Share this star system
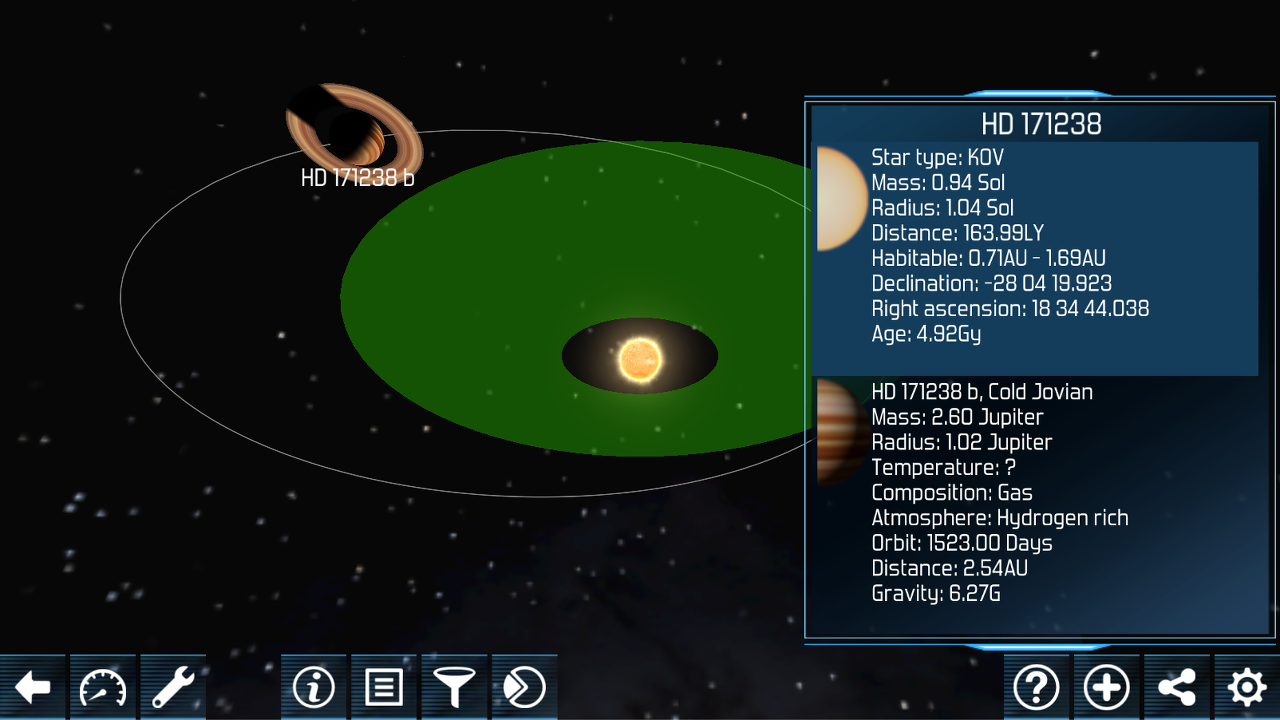Screen dimensions: 1280x720 pos(1177,688)
